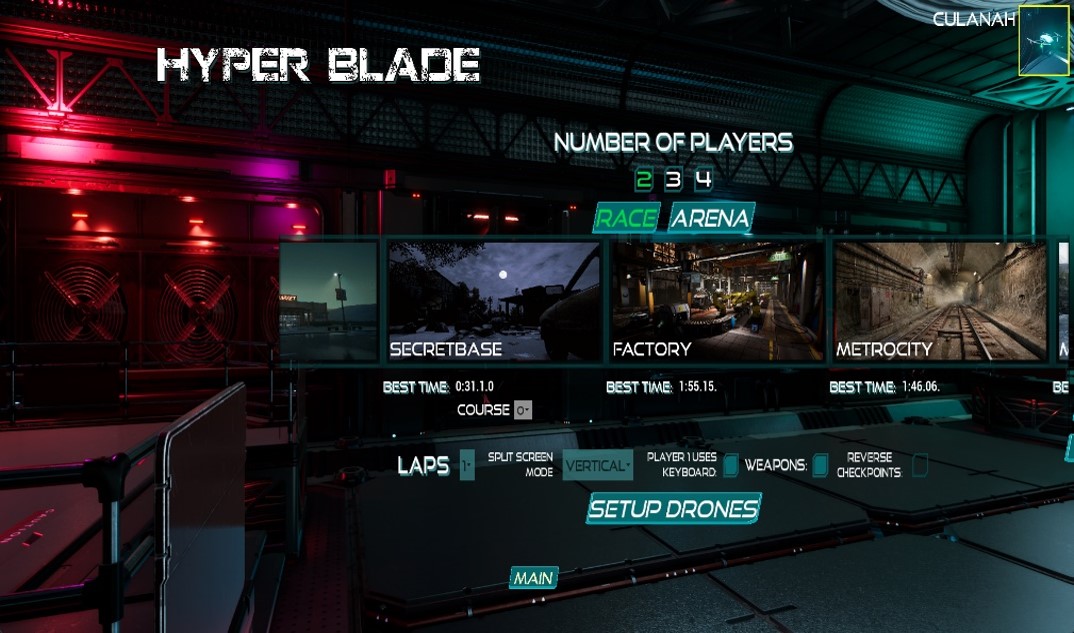This screenshot has width=1074, height=633.
Task: Open Setup Drones
Action: pyautogui.click(x=674, y=508)
